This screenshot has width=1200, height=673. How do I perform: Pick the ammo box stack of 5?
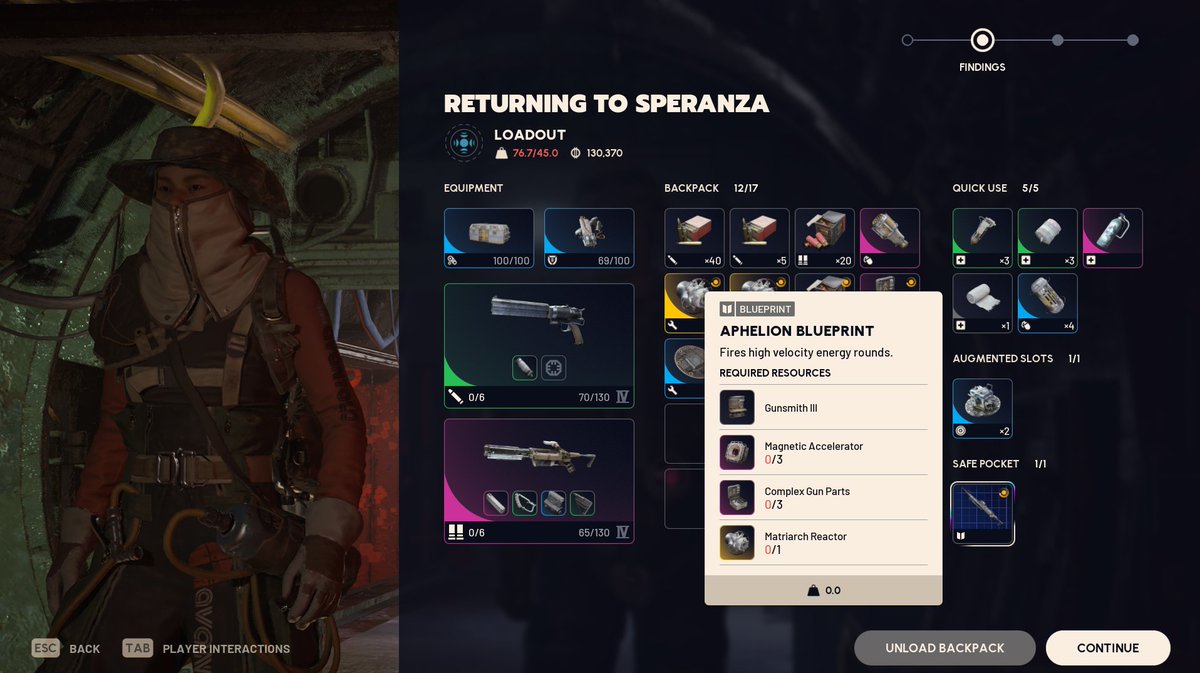tap(759, 238)
